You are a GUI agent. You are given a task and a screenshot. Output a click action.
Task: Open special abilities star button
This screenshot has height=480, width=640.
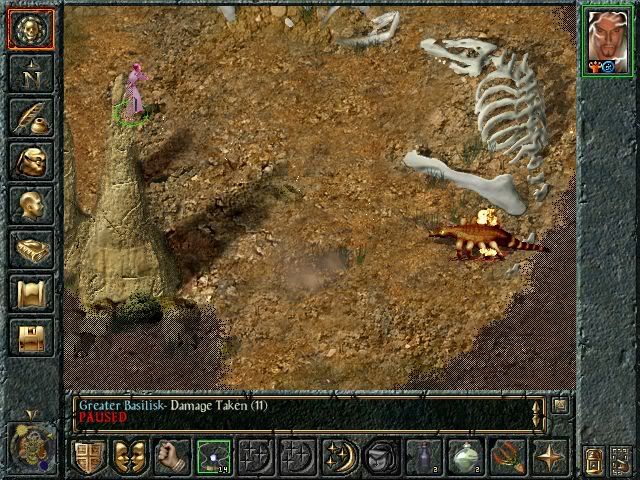coord(548,457)
